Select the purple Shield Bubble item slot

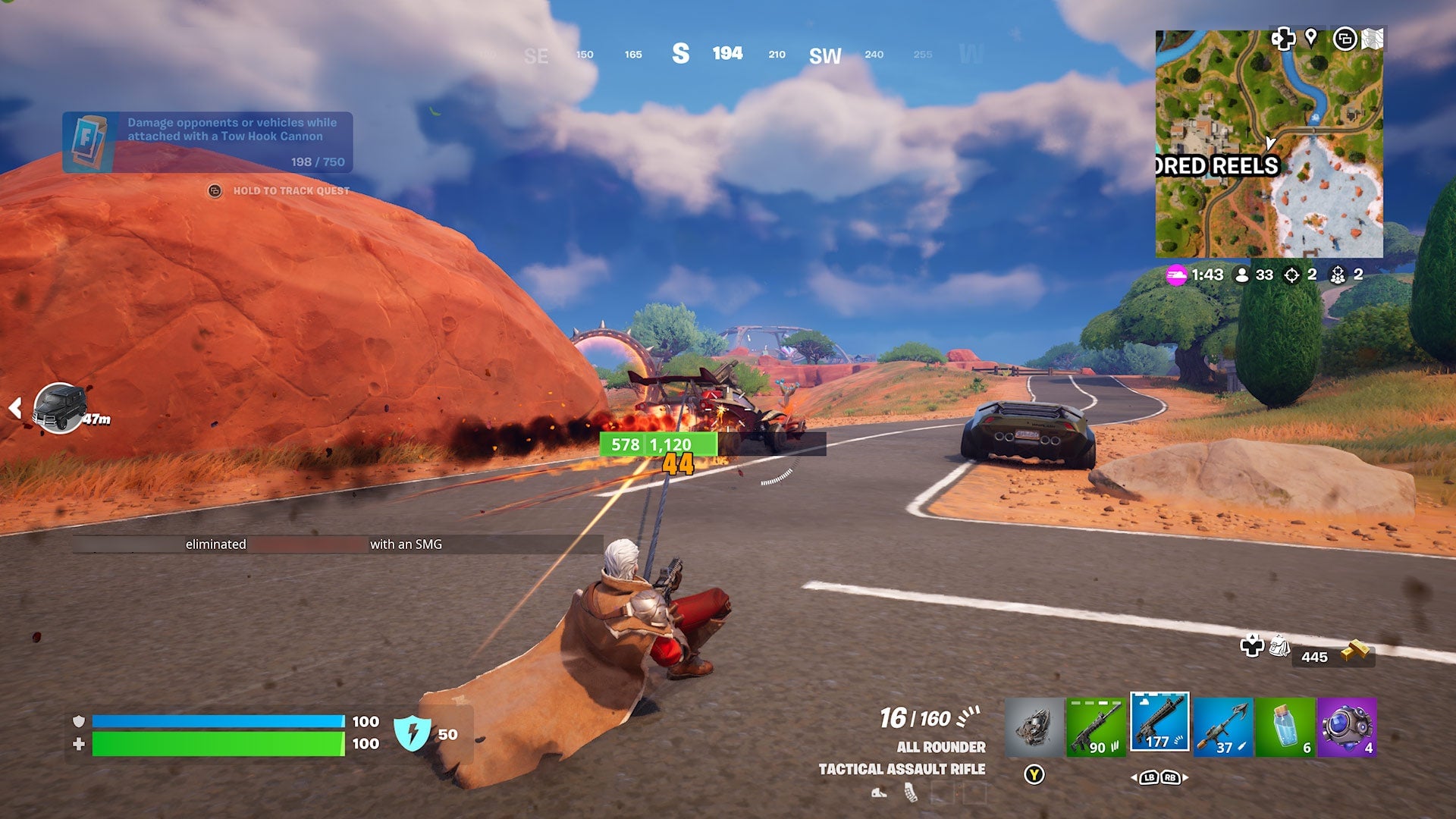pyautogui.click(x=1348, y=726)
